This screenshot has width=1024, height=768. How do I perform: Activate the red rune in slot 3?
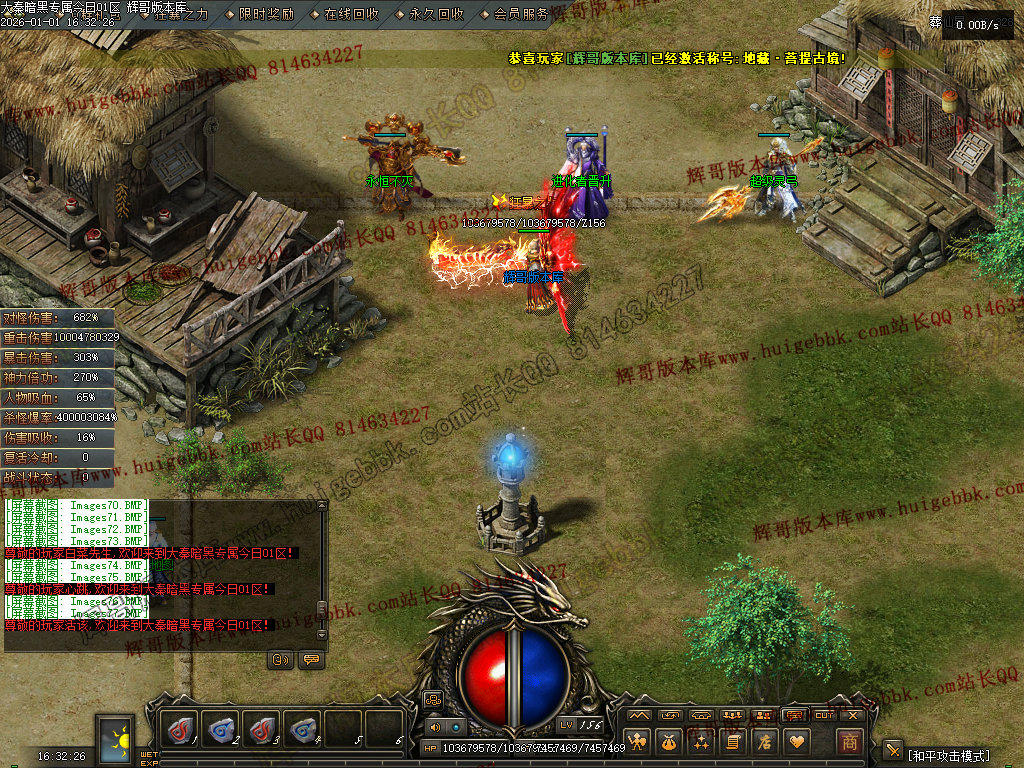point(262,729)
